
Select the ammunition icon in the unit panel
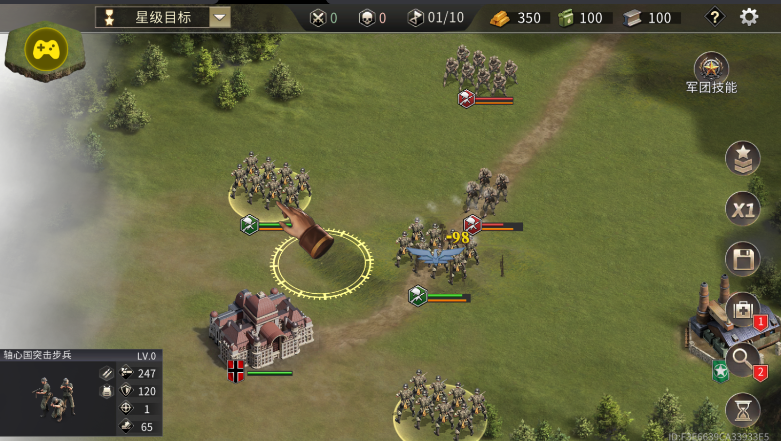pos(106,373)
